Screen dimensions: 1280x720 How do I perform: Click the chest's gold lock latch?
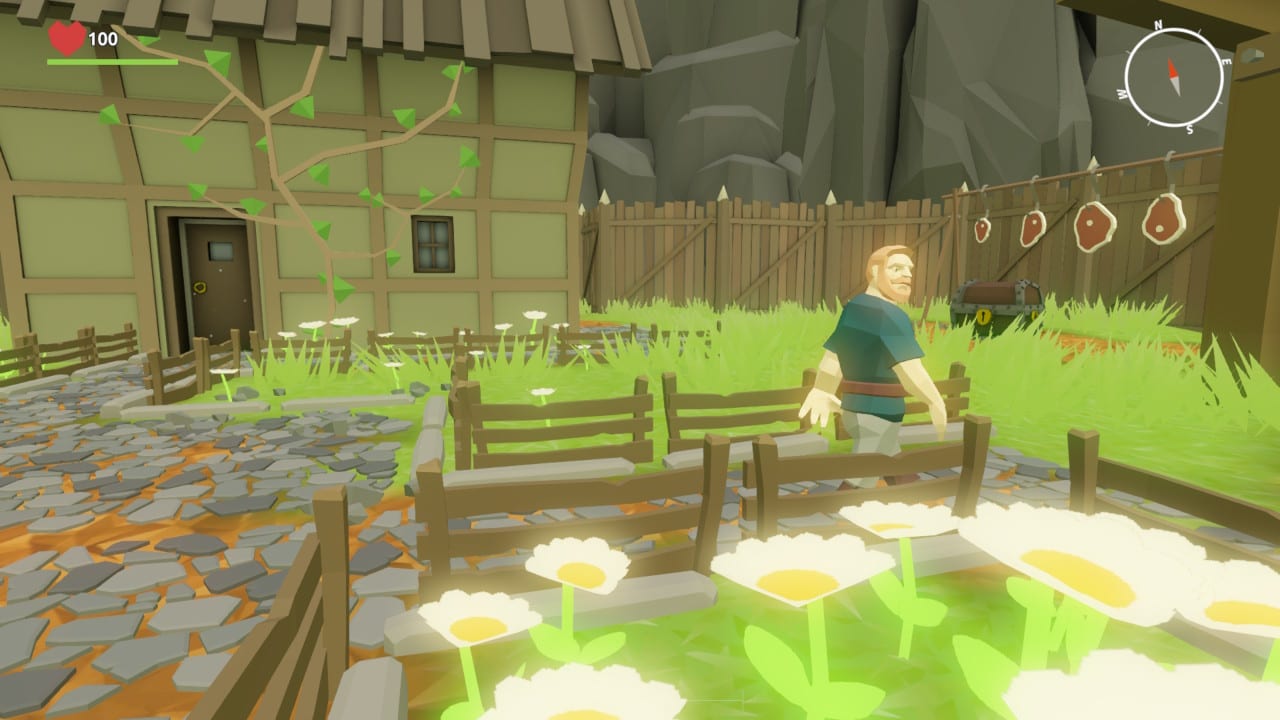coord(983,317)
